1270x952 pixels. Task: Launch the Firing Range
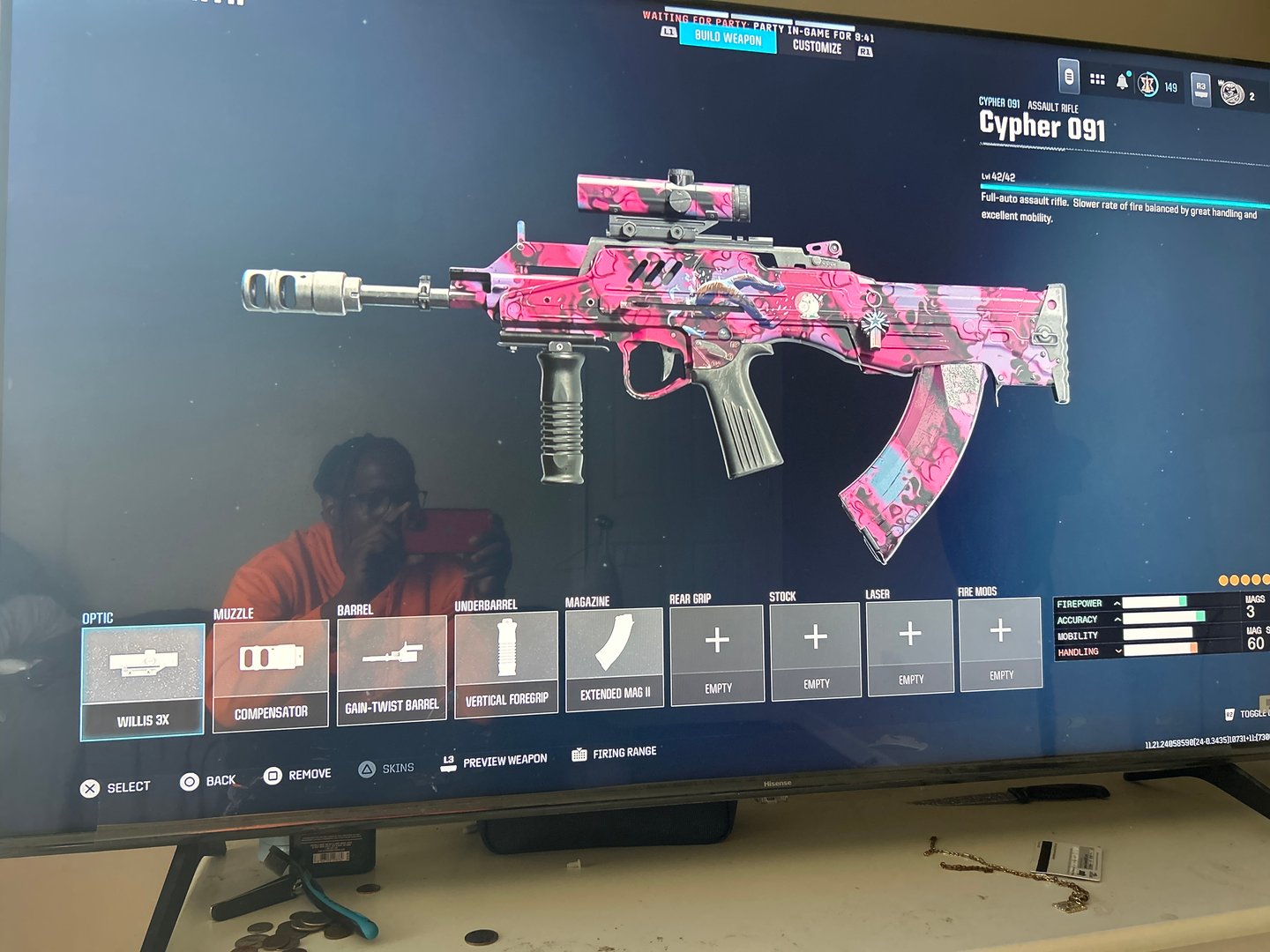615,754
